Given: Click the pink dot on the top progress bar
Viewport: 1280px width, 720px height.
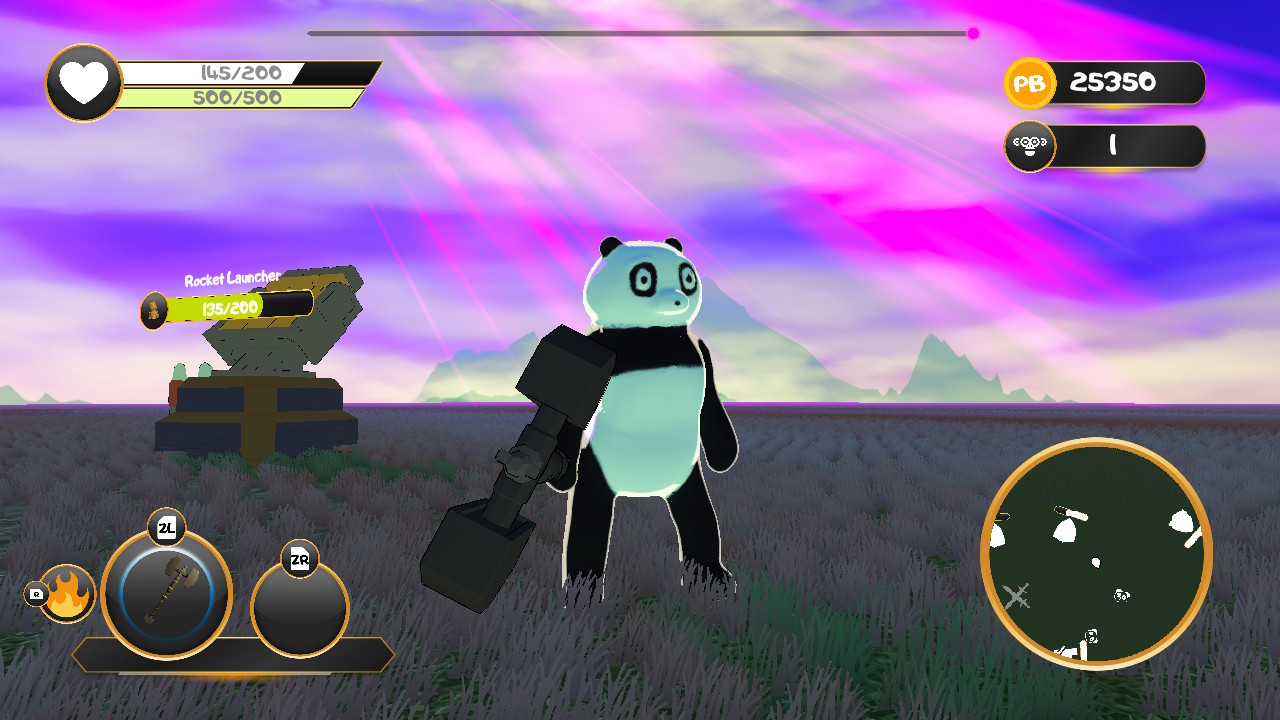Looking at the screenshot, I should pyautogui.click(x=971, y=33).
